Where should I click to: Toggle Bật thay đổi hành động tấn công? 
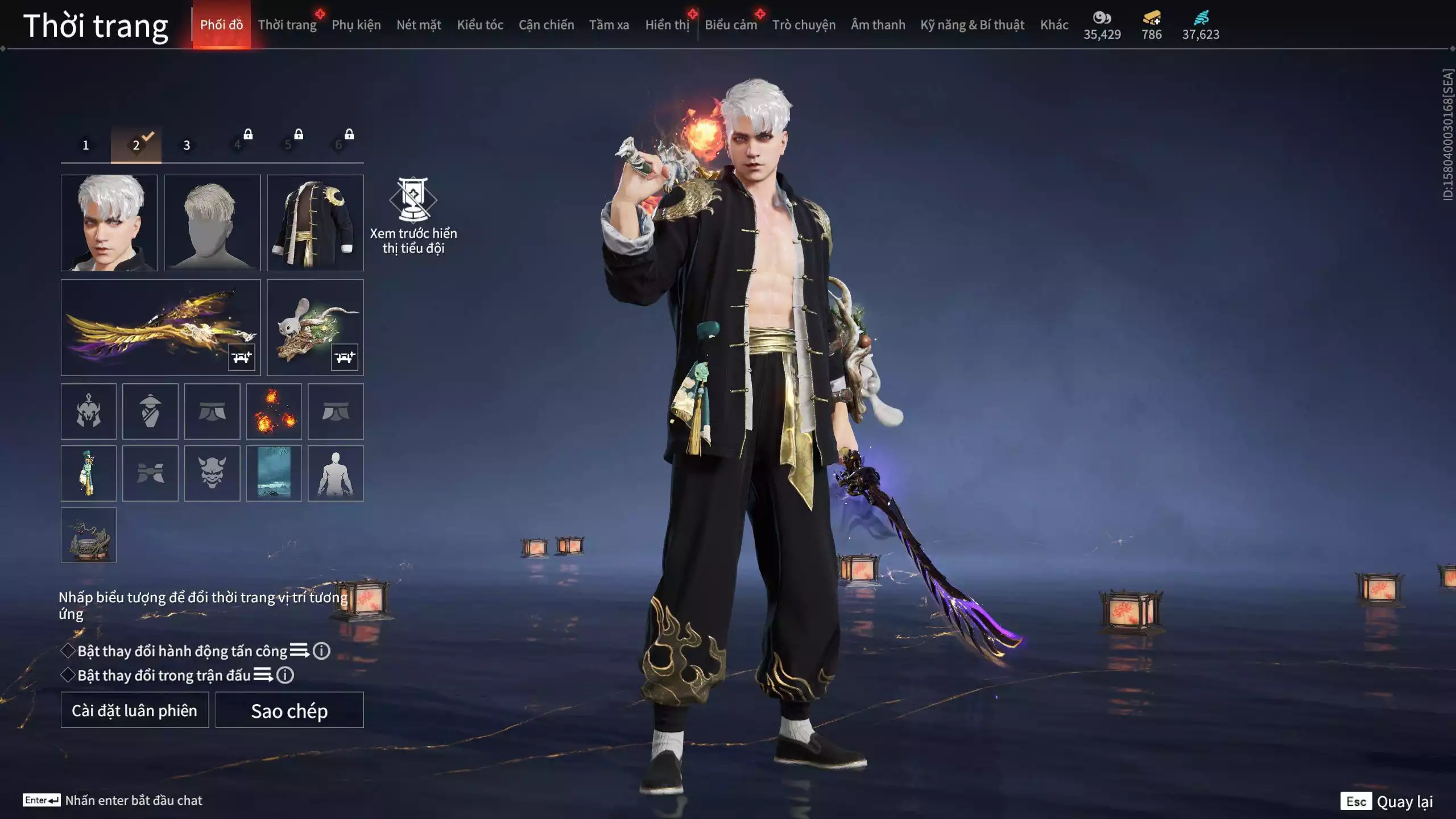pos(68,651)
